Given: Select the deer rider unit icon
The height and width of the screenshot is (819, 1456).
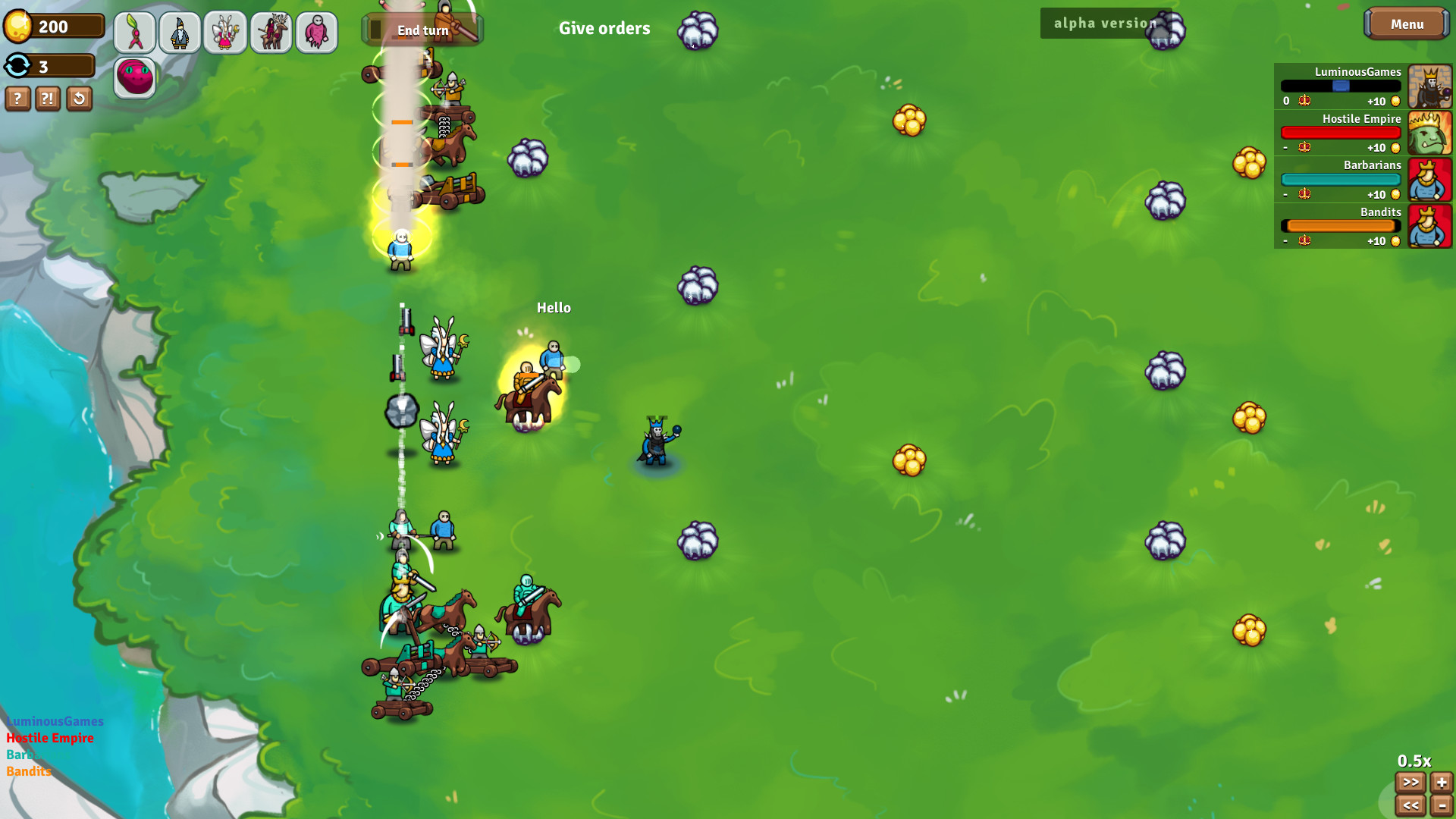Looking at the screenshot, I should [271, 32].
